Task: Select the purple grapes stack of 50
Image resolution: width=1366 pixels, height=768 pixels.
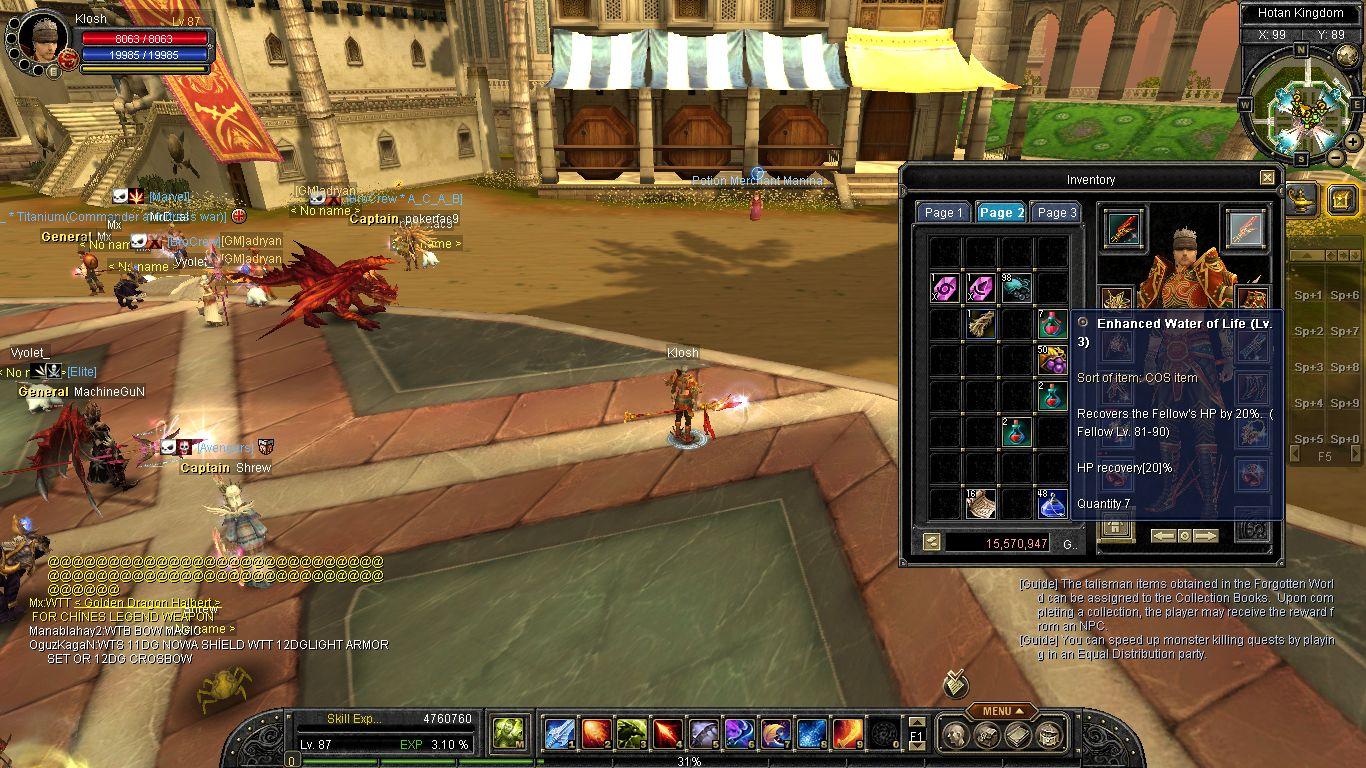Action: click(x=1051, y=360)
